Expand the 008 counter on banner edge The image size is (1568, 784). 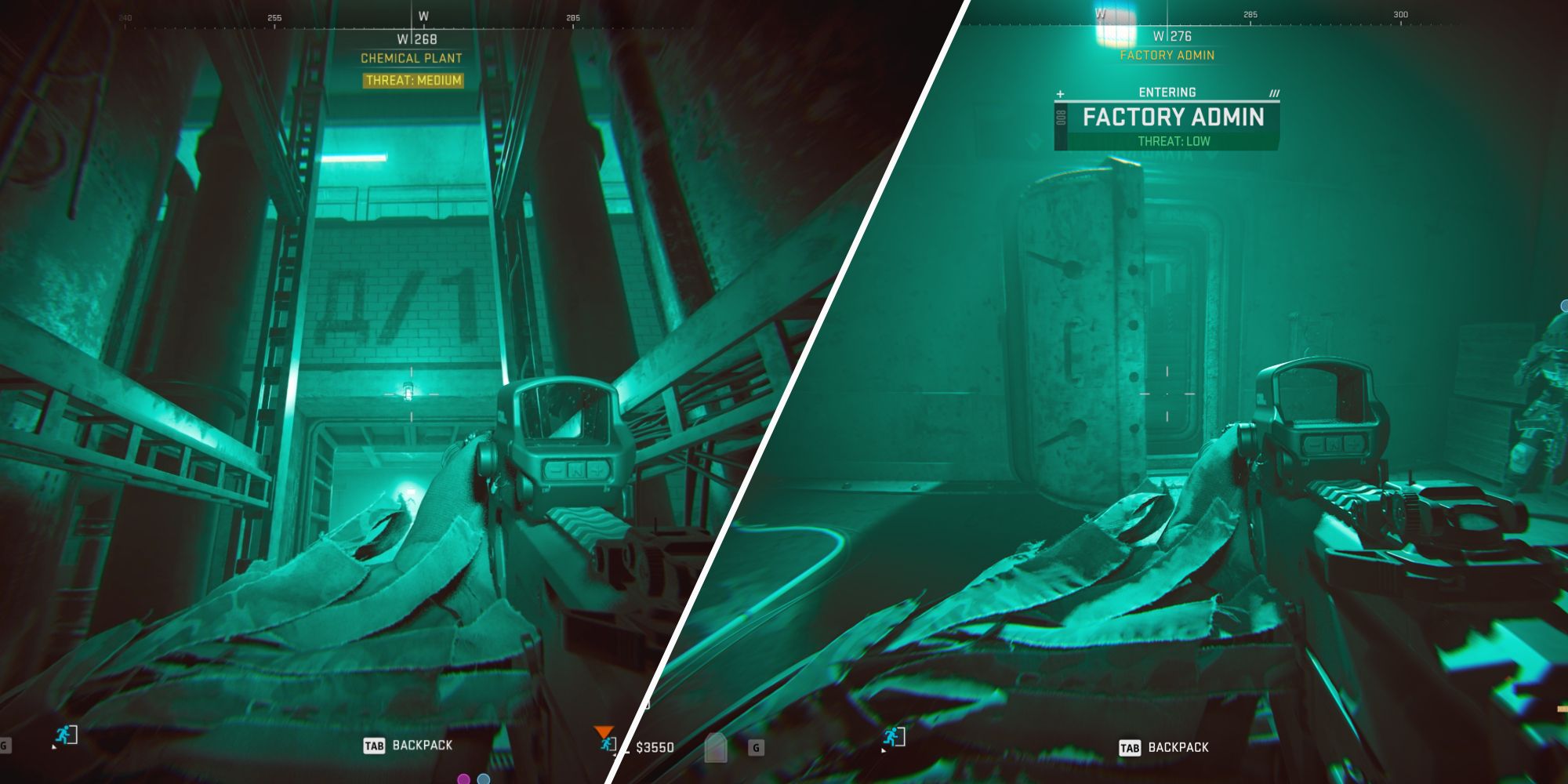click(1060, 117)
